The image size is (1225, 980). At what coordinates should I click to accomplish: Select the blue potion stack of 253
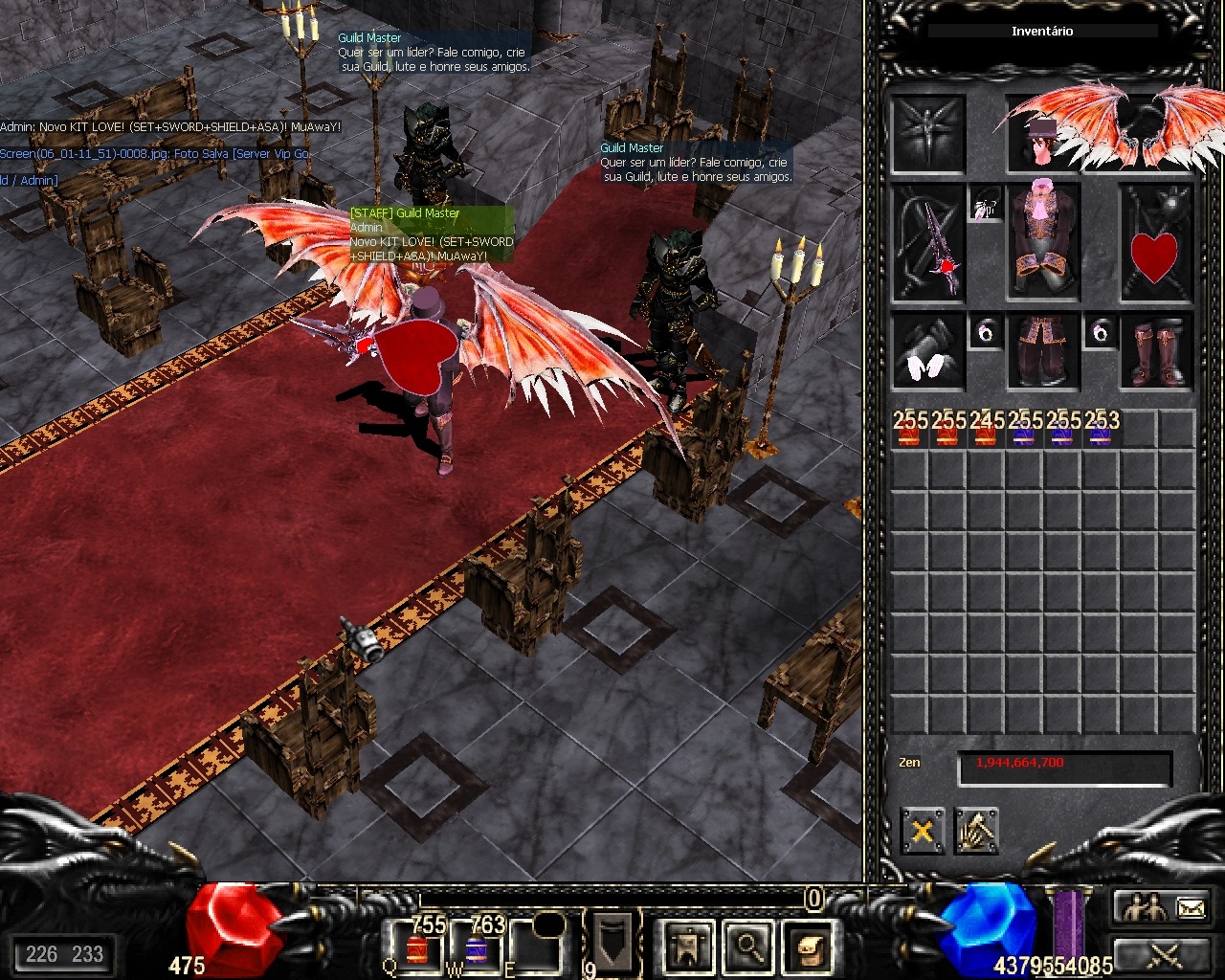1101,430
